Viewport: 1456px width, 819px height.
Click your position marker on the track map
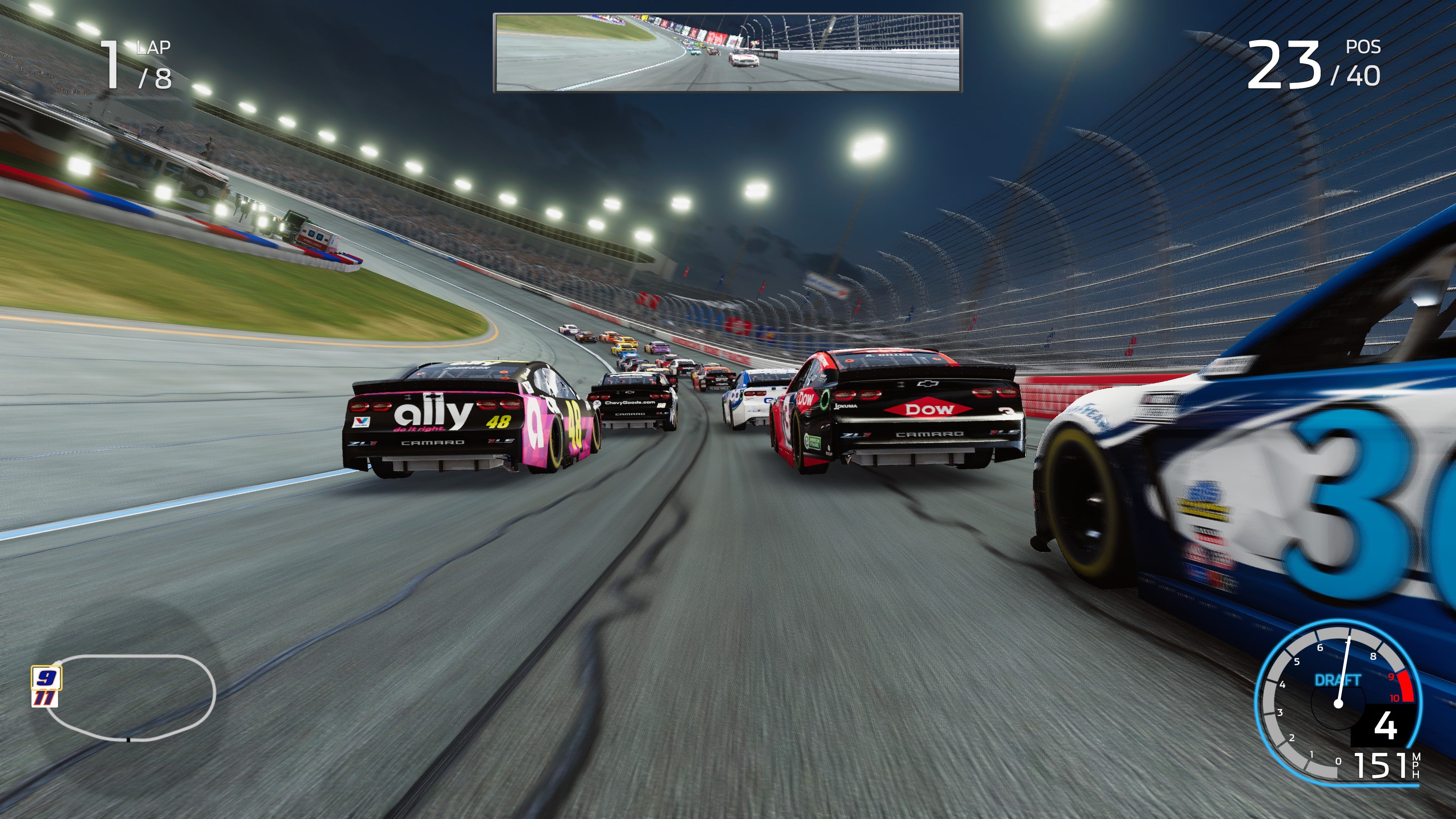[58, 662]
